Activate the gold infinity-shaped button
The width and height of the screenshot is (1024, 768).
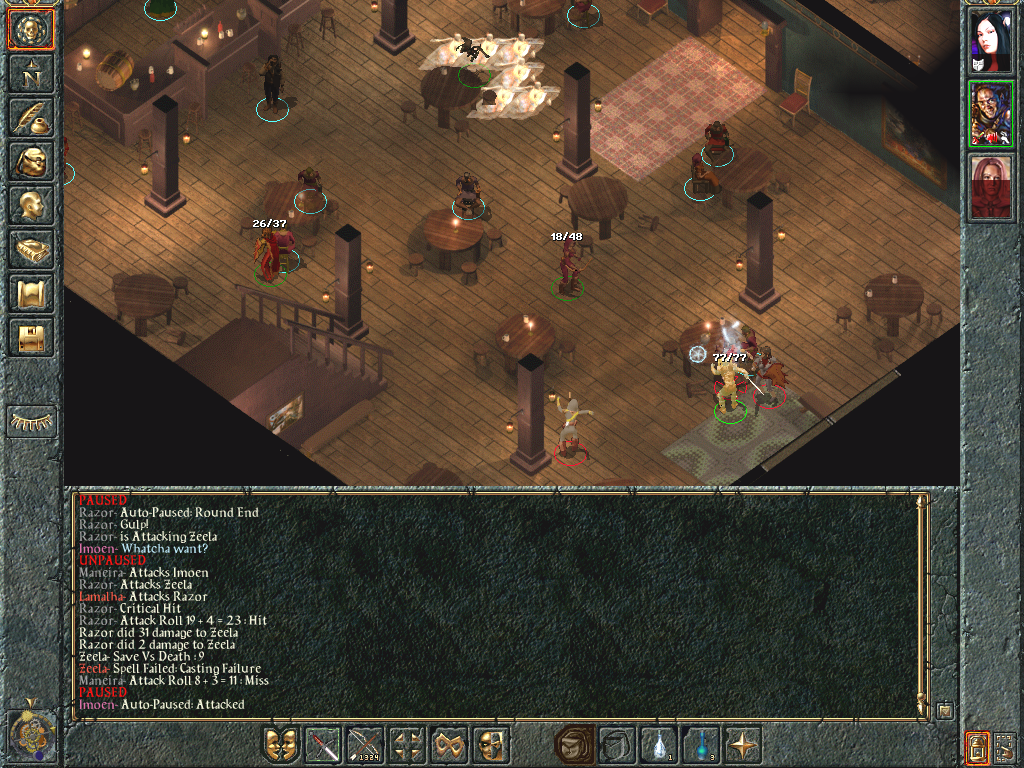pos(449,745)
